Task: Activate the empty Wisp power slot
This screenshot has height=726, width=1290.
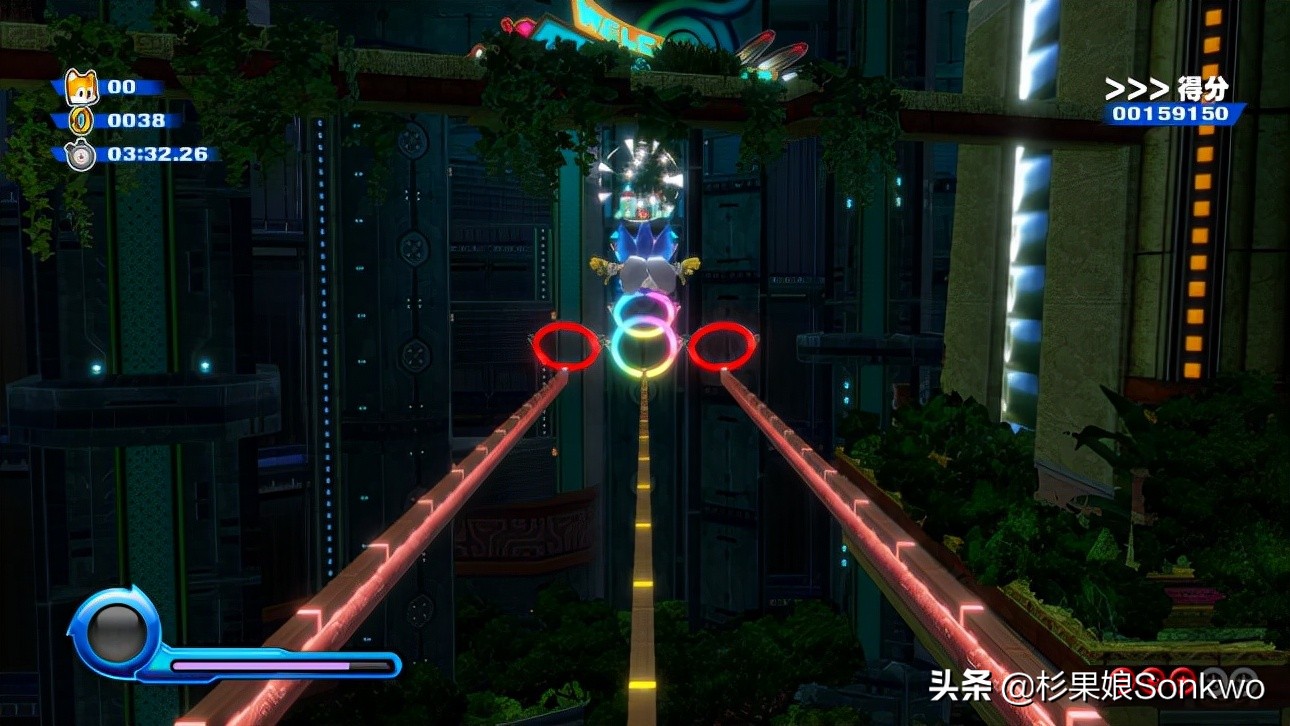Action: pyautogui.click(x=115, y=632)
